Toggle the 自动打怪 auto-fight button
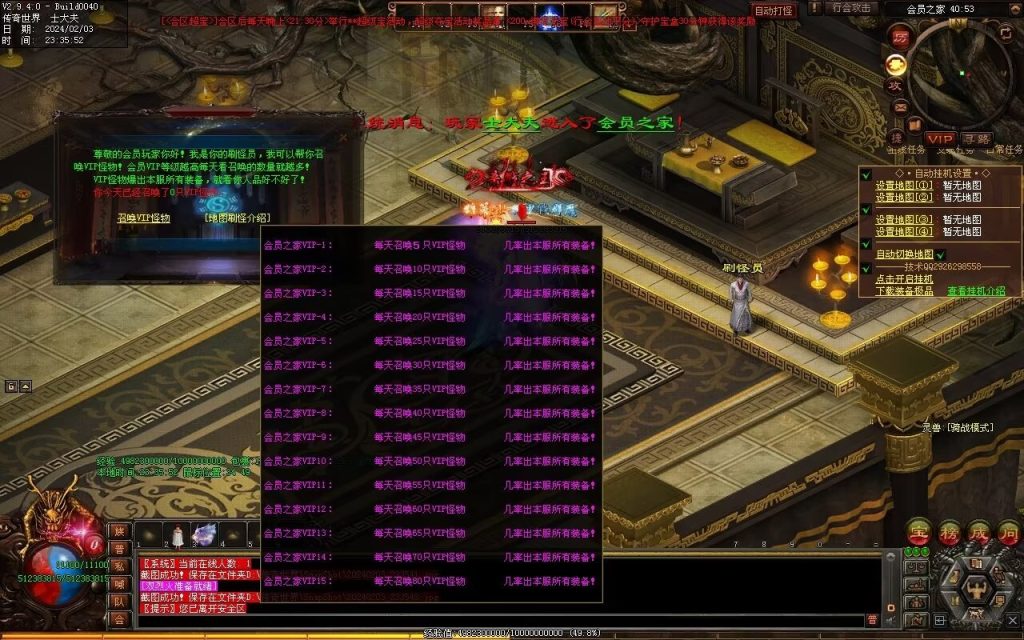This screenshot has width=1024, height=640. [773, 11]
